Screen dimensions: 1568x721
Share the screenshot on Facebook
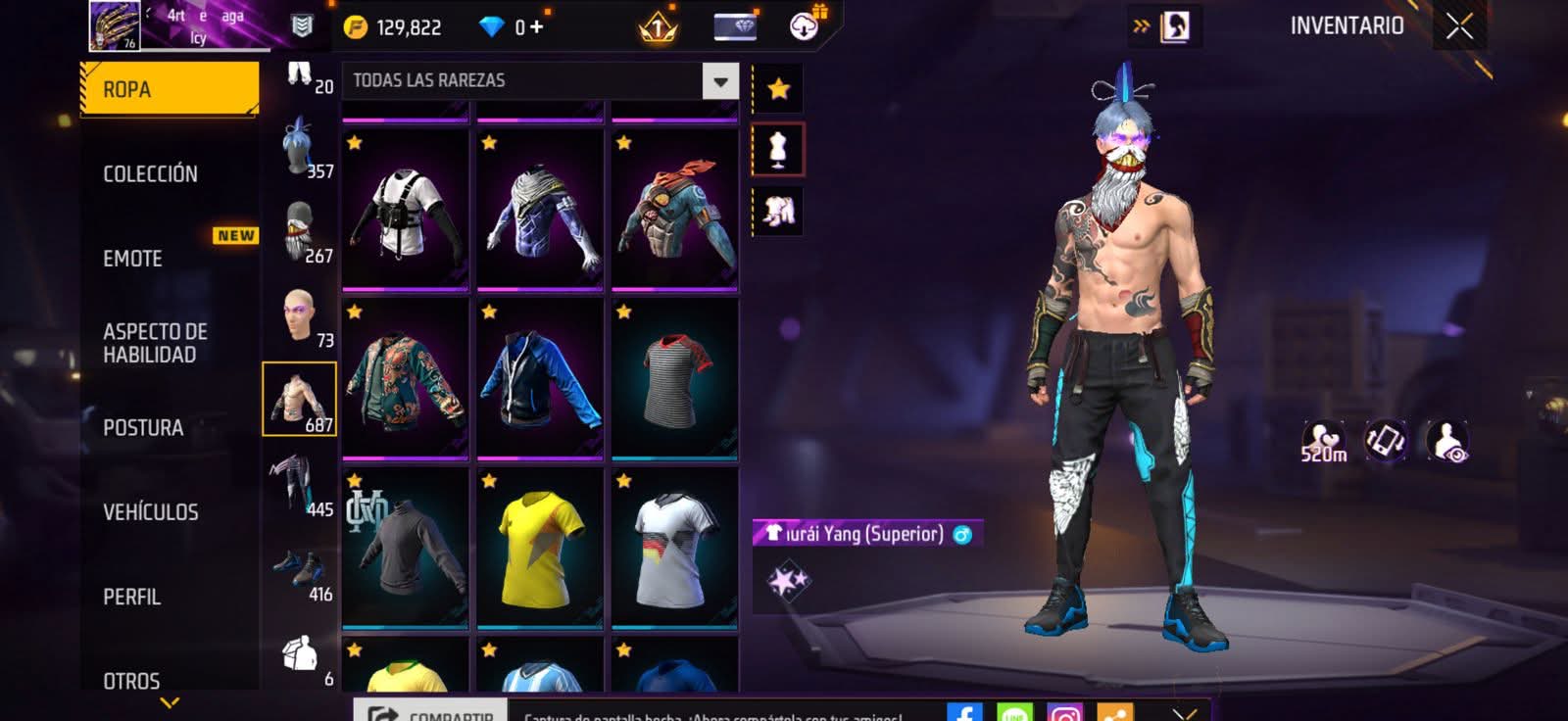tap(964, 713)
